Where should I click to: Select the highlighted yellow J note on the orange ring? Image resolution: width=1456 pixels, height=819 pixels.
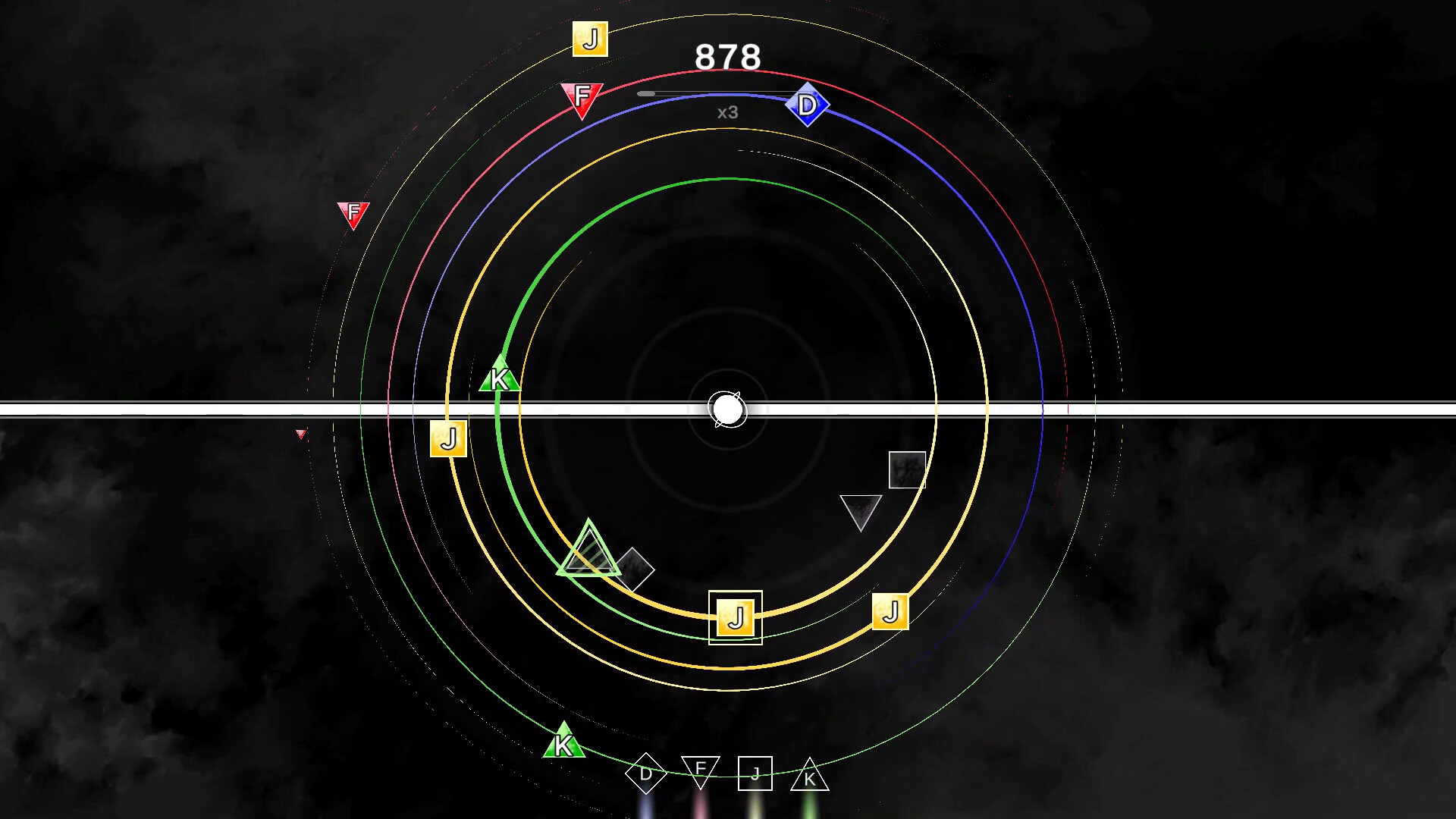pyautogui.click(x=735, y=619)
